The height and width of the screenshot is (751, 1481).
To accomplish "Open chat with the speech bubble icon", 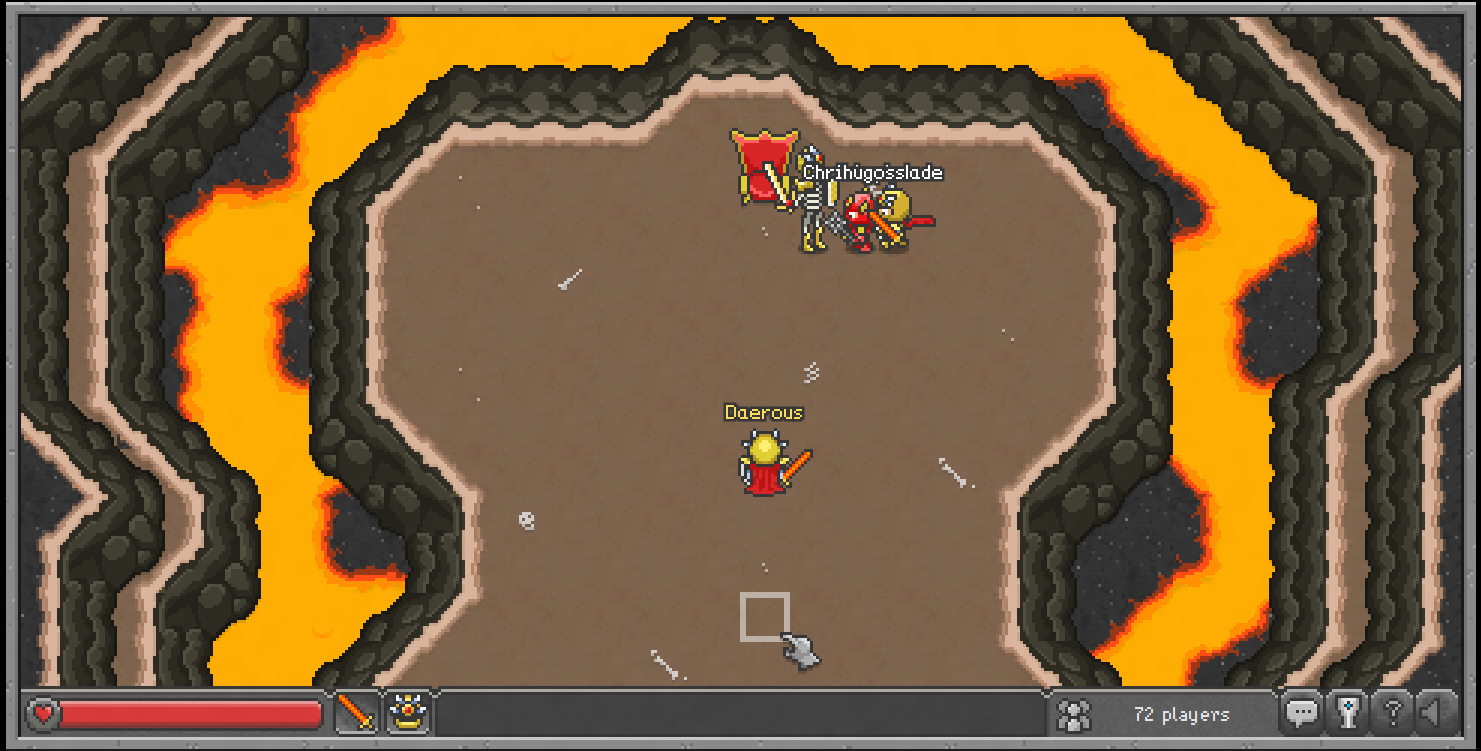I will pyautogui.click(x=1303, y=714).
